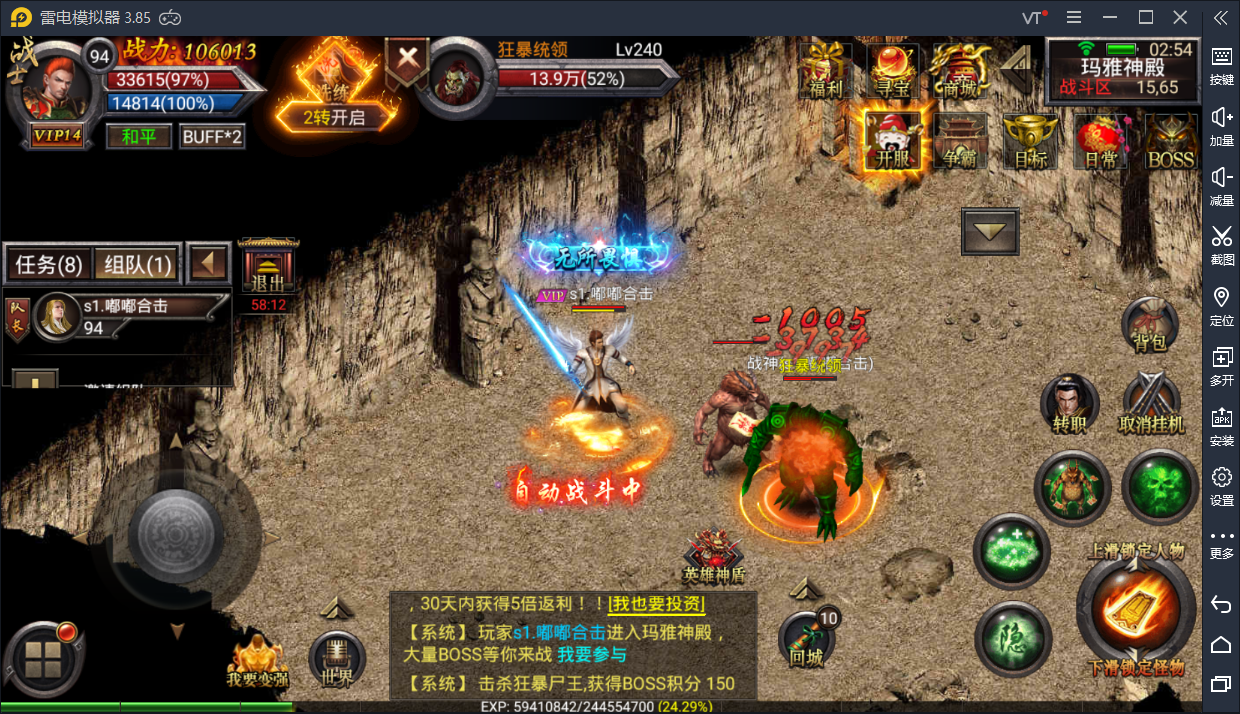Viewport: 1240px width, 714px height.
Task: Switch to the 任务(8) quest tab
Action: click(x=48, y=265)
